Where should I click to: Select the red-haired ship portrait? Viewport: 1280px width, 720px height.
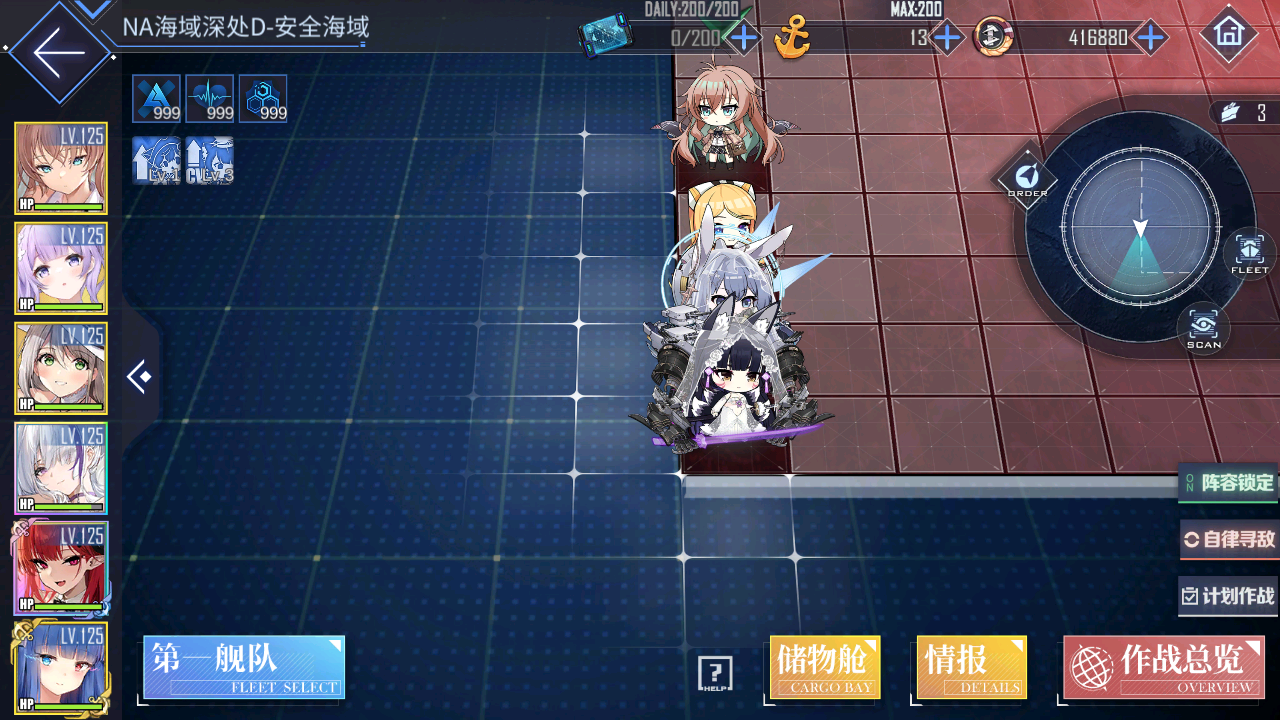pyautogui.click(x=61, y=568)
